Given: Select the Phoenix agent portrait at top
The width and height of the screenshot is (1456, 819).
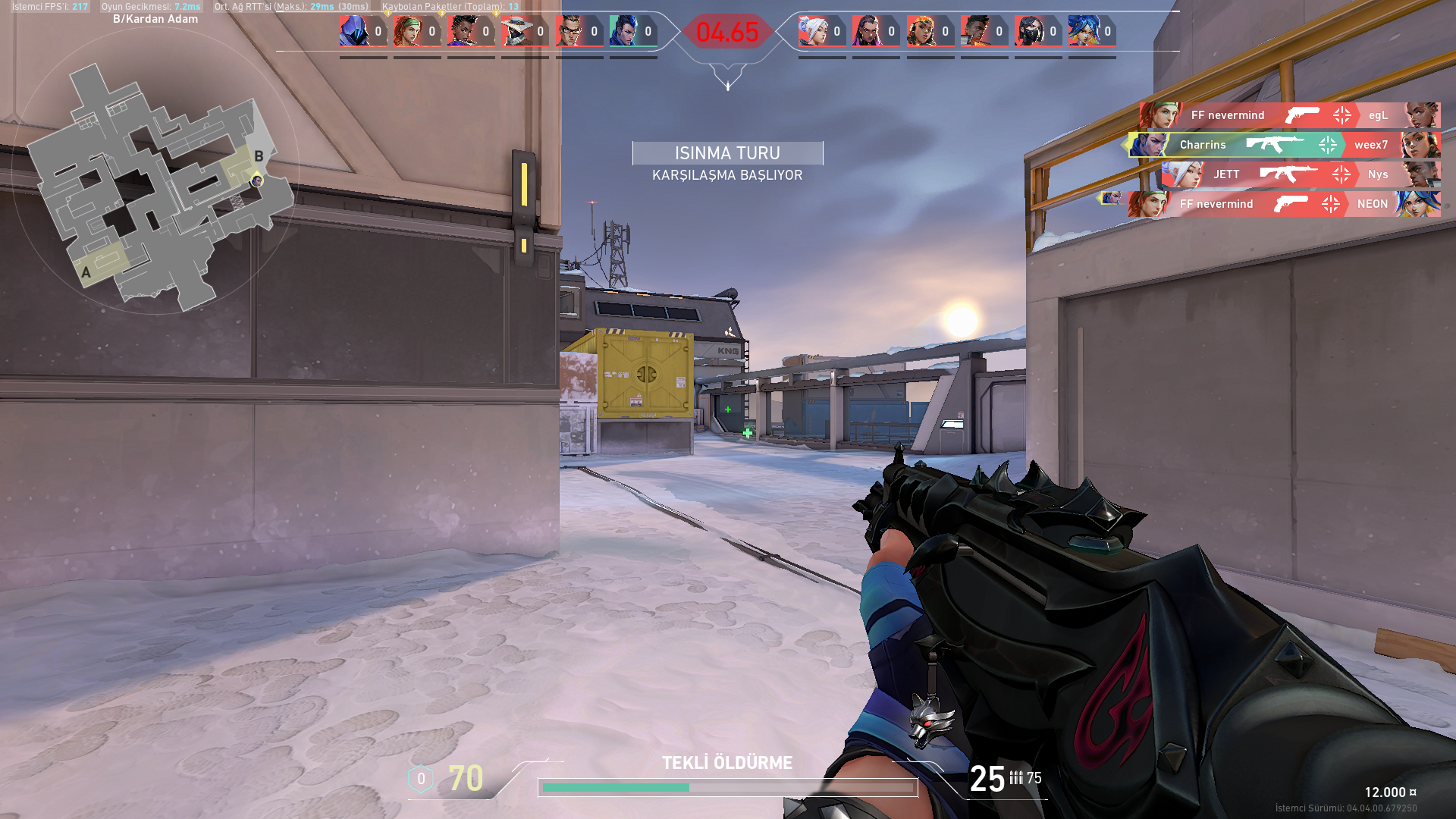Looking at the screenshot, I should (x=975, y=31).
